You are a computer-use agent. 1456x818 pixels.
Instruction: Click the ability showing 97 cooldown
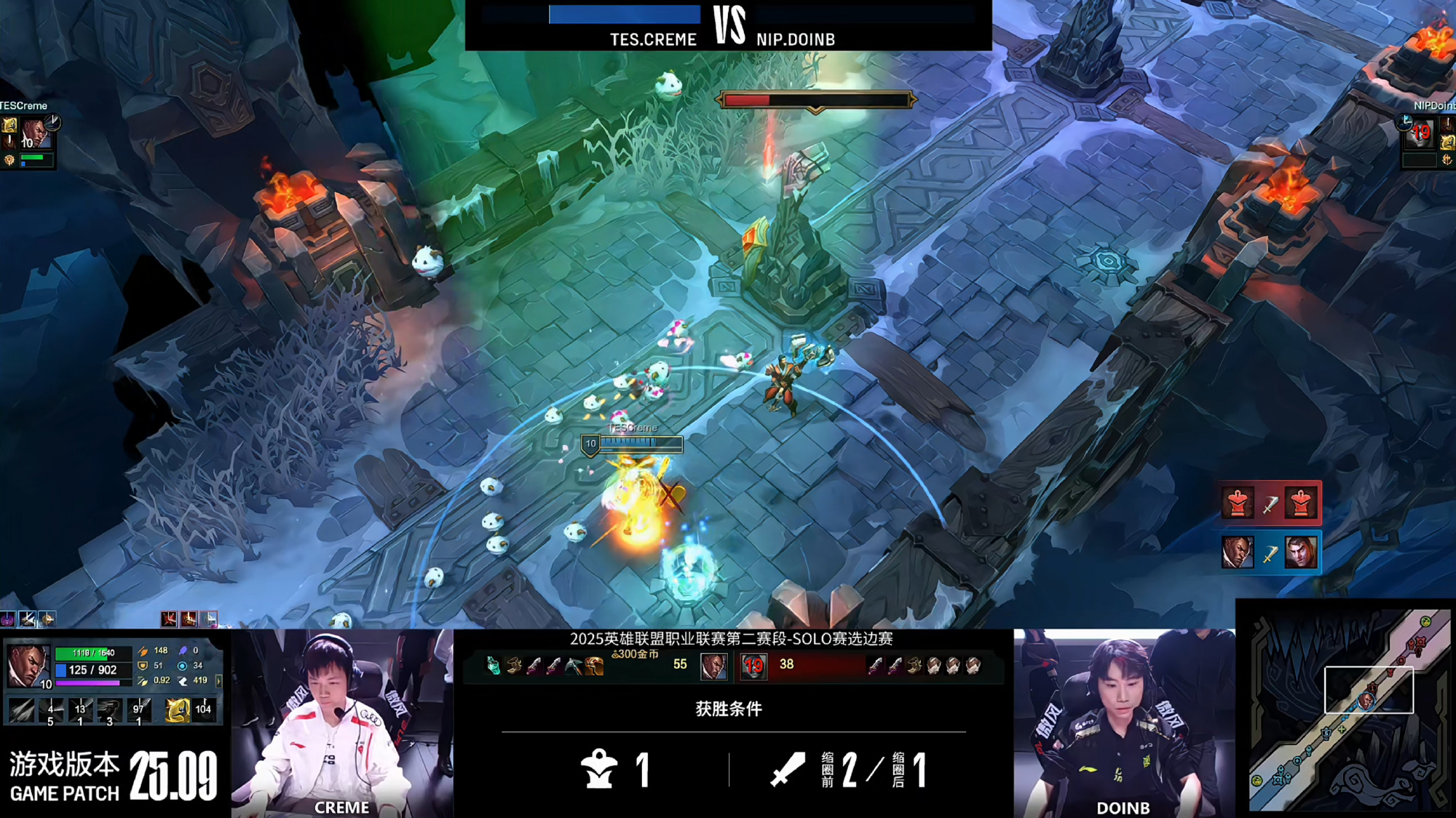[139, 709]
